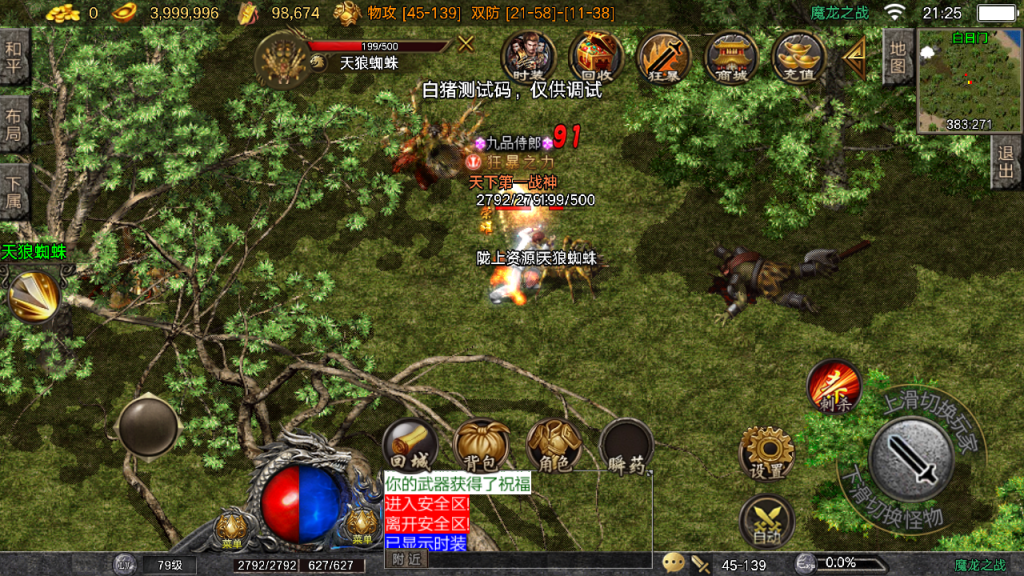This screenshot has height=576, width=1024.
Task: Open the 商城 shop
Action: [731, 57]
